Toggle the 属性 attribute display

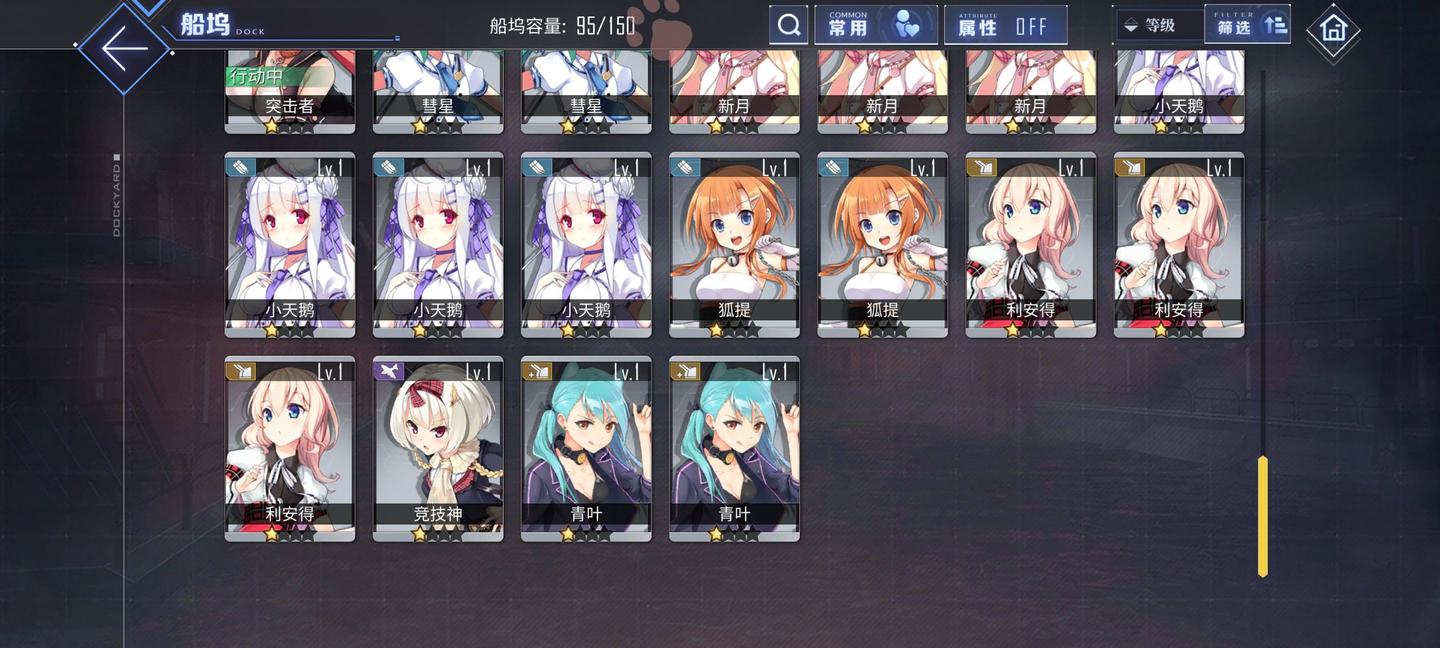[x=1004, y=25]
